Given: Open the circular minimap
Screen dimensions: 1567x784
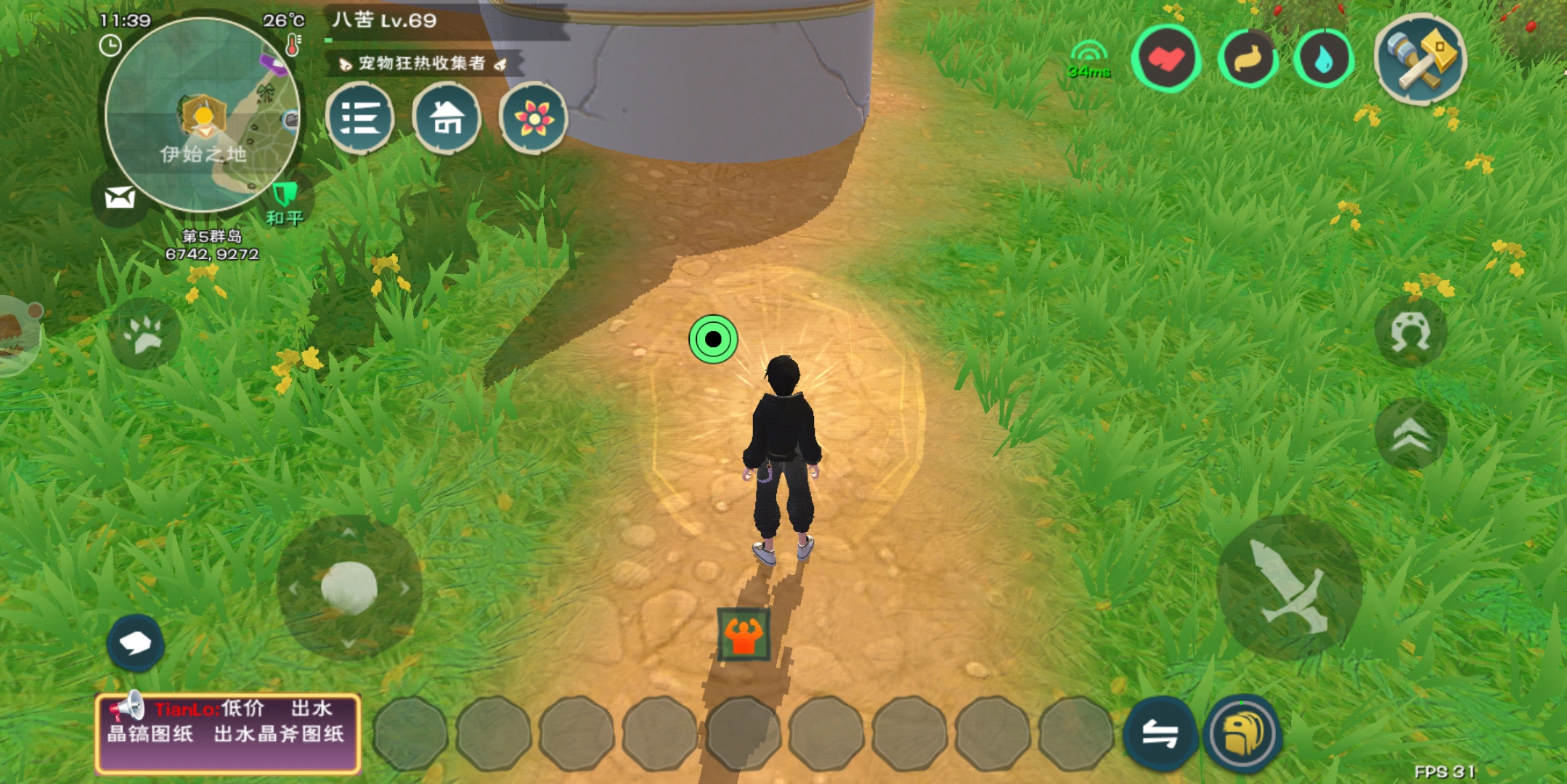Looking at the screenshot, I should click(203, 115).
